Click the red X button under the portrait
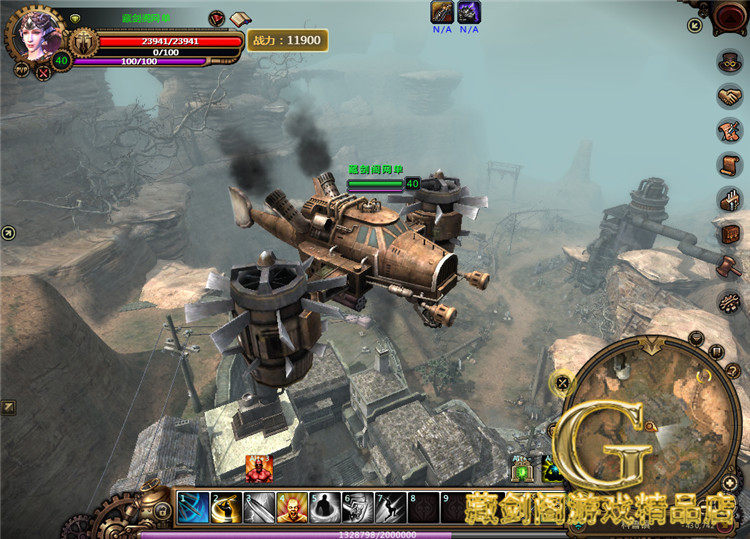This screenshot has width=750, height=539. coord(44,71)
